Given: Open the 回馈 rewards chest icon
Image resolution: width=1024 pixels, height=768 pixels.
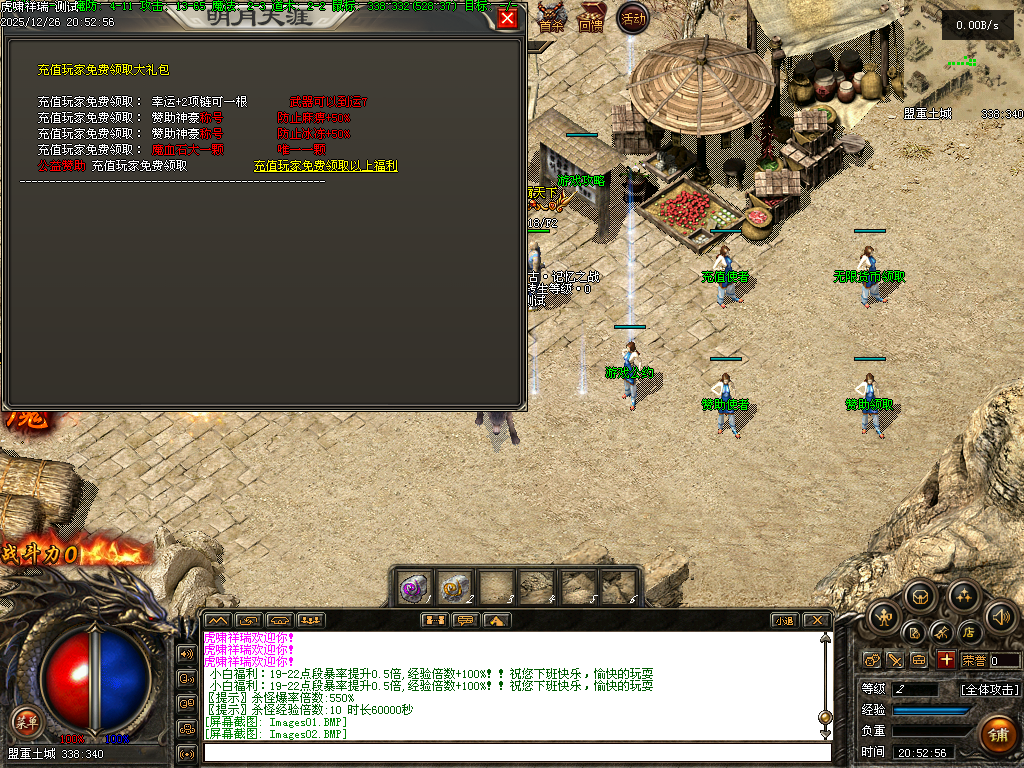Looking at the screenshot, I should point(591,20).
